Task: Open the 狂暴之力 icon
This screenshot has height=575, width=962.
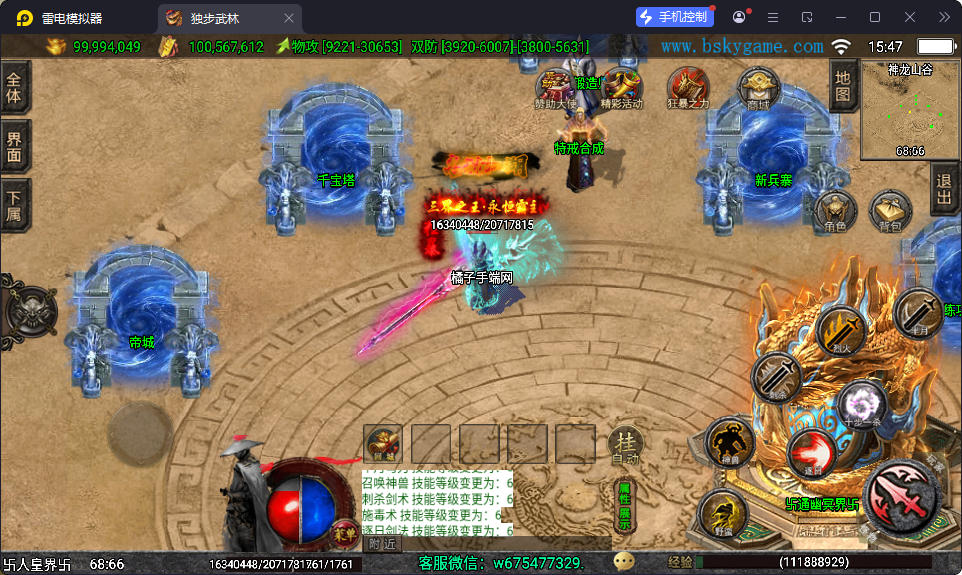Action: 688,87
